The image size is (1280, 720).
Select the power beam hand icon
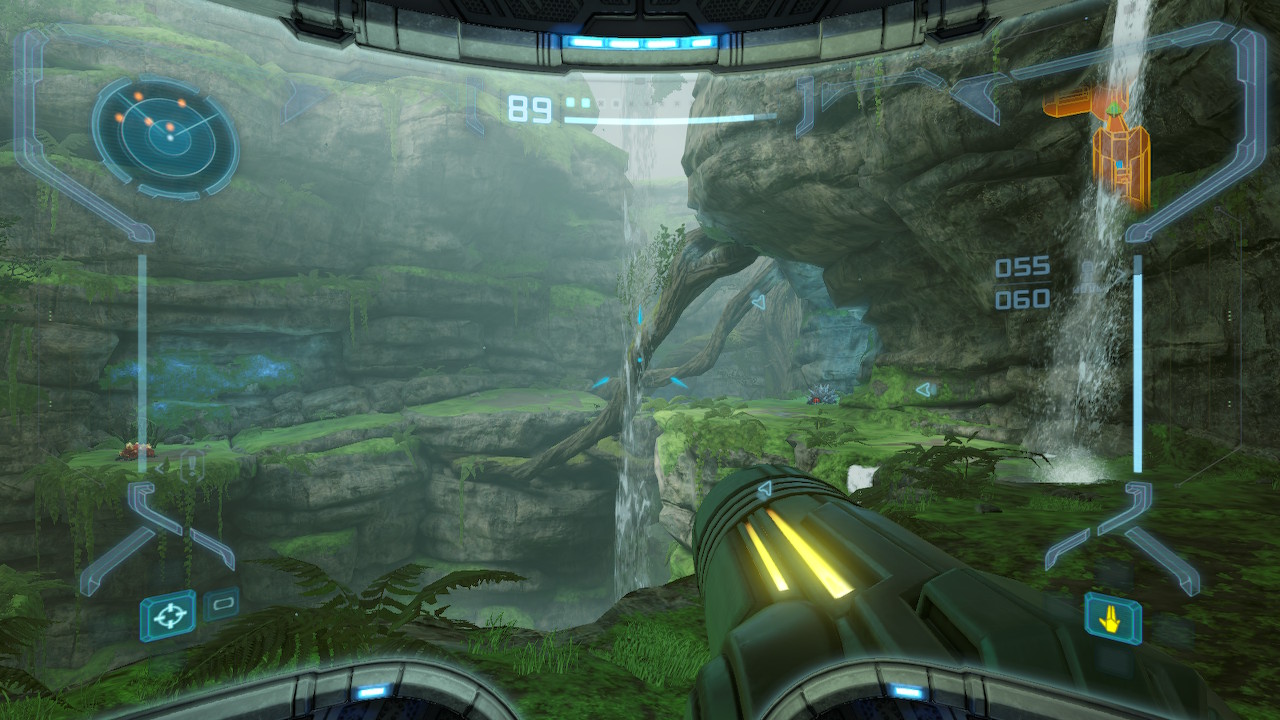(1112, 618)
